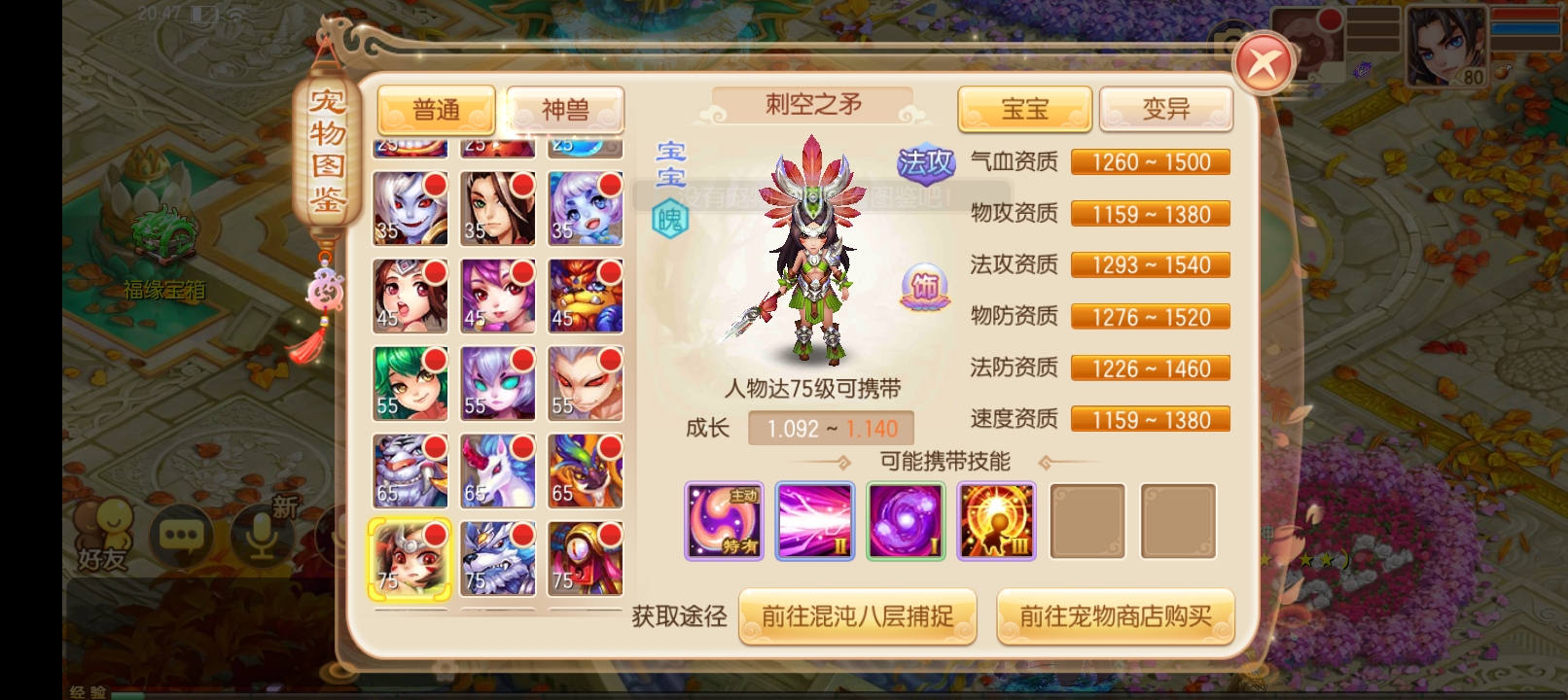Open the purple vortex level I skill icon
Viewport: 1568px width, 700px height.
[905, 521]
